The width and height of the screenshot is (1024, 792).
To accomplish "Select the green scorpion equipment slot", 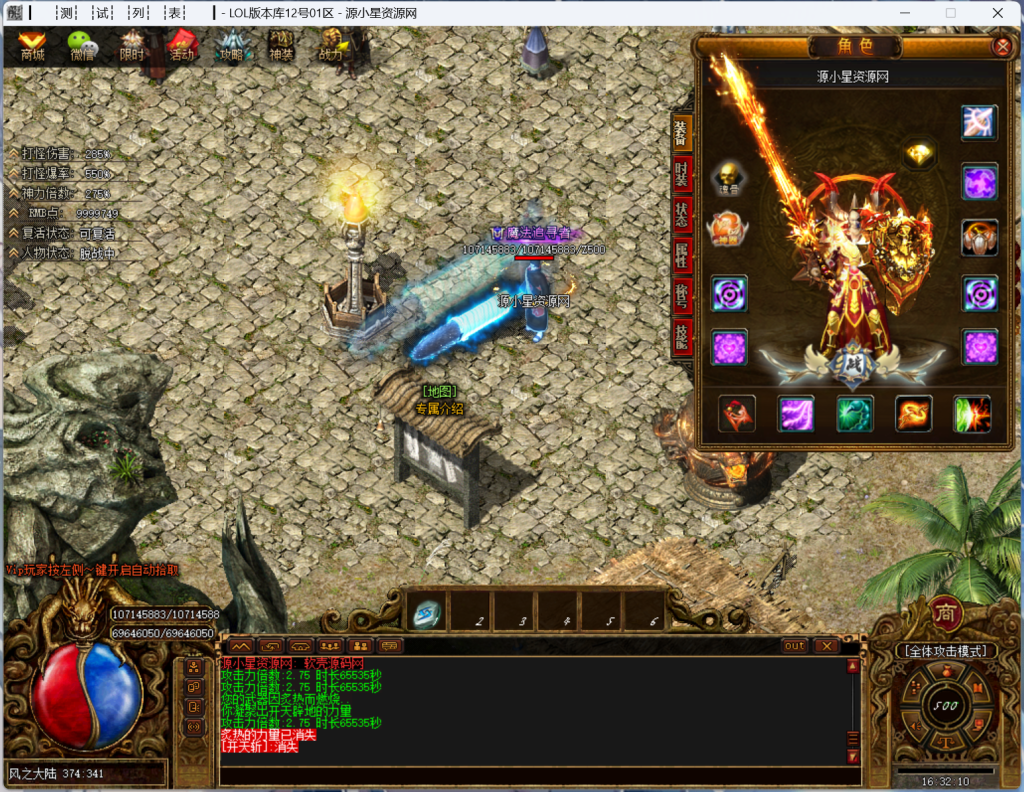I will coord(855,413).
